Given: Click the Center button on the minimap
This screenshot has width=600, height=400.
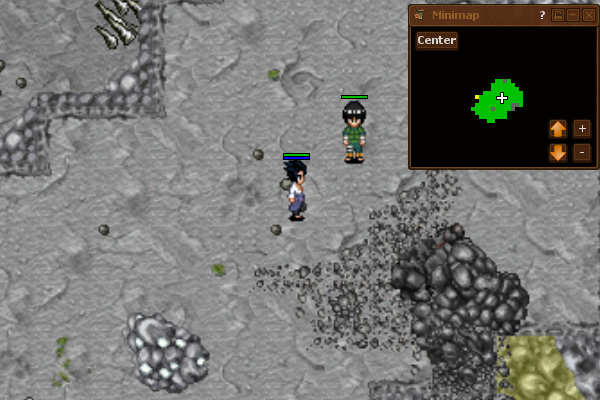Looking at the screenshot, I should point(437,41).
